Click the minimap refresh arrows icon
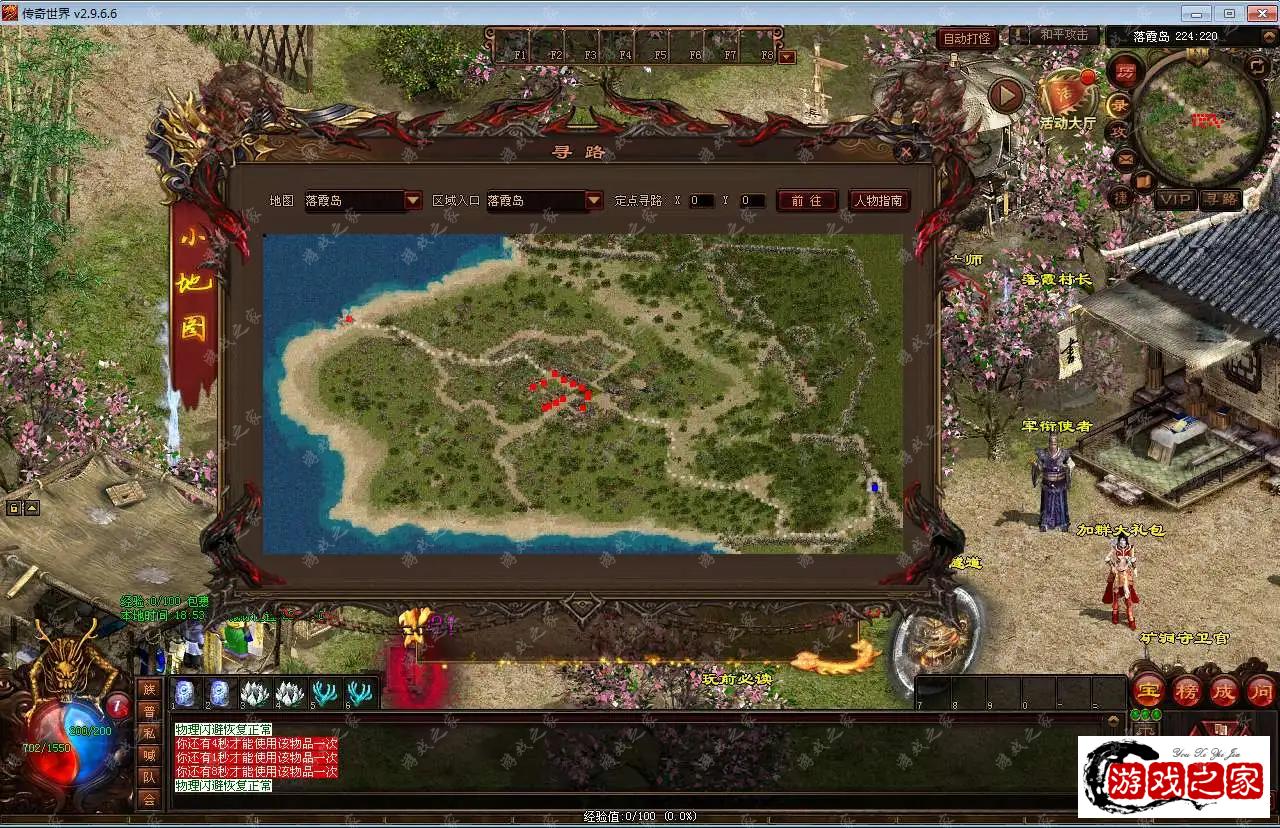The image size is (1280, 828). (1258, 66)
